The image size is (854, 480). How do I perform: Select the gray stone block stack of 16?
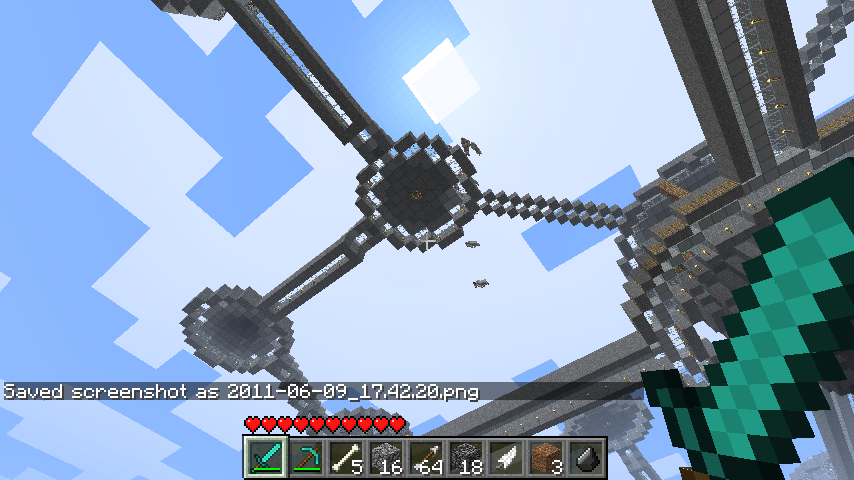click(385, 458)
